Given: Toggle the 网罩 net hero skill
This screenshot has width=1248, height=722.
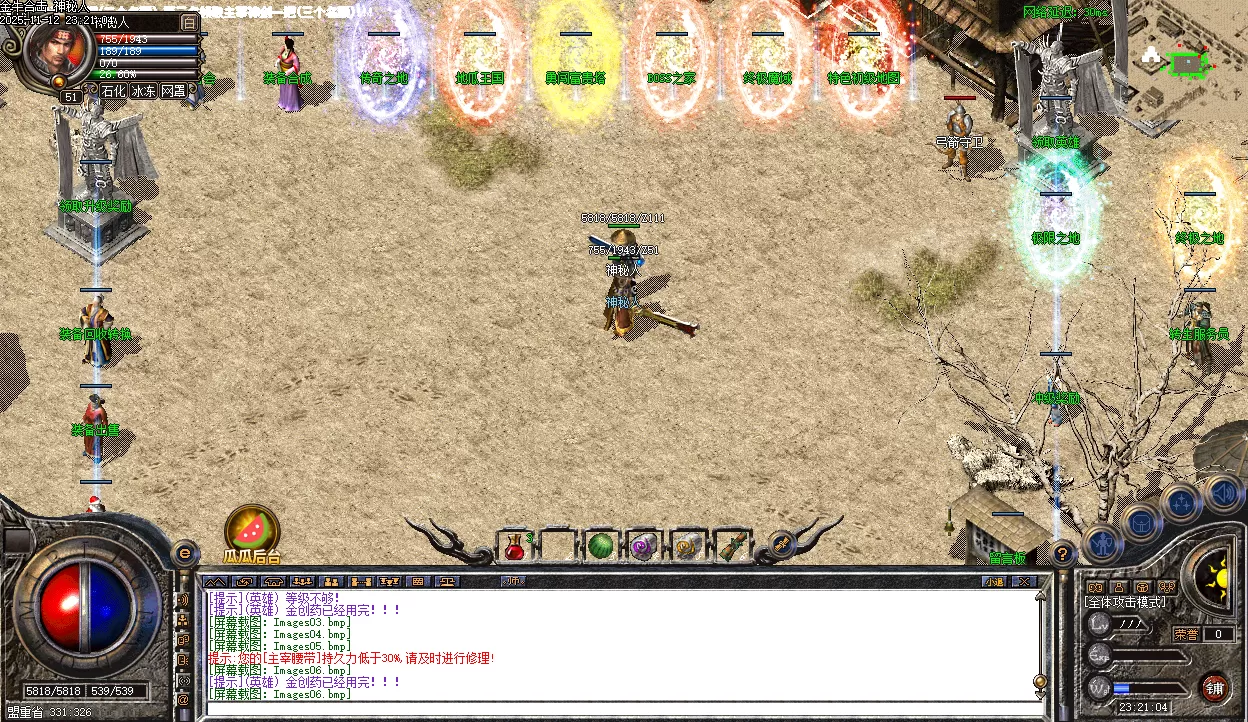Looking at the screenshot, I should point(173,91).
